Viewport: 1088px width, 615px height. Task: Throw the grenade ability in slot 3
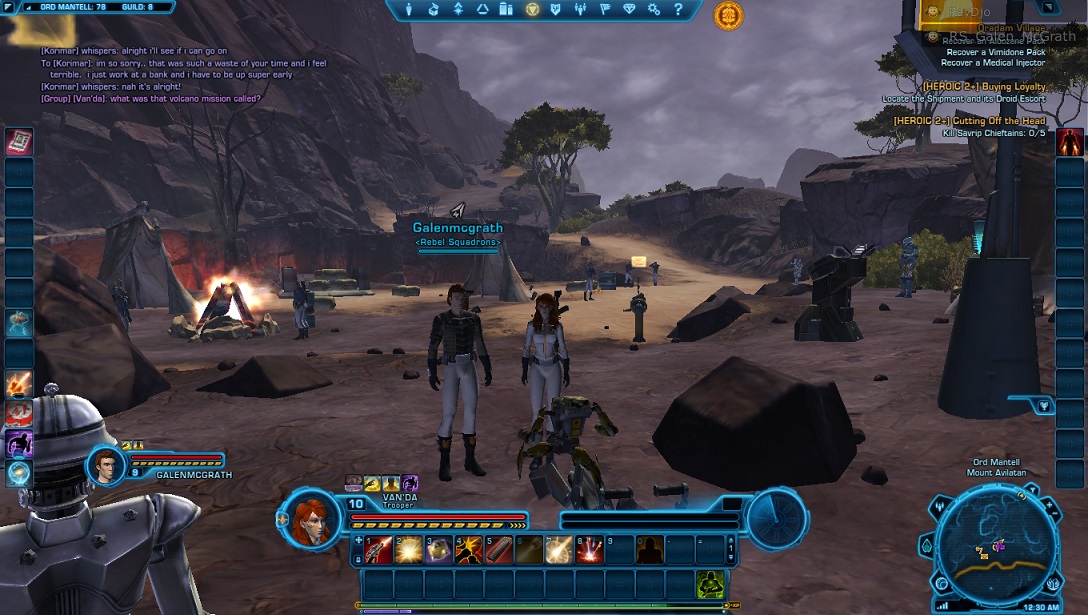click(x=438, y=549)
